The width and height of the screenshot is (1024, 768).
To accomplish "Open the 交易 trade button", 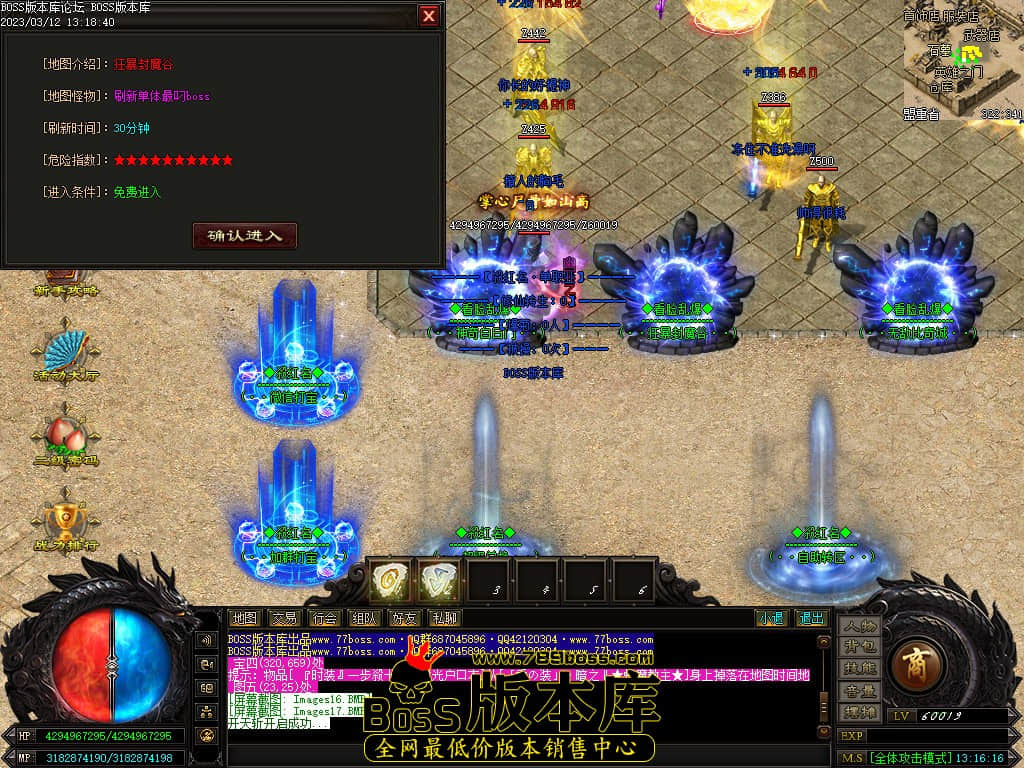I will pos(284,618).
